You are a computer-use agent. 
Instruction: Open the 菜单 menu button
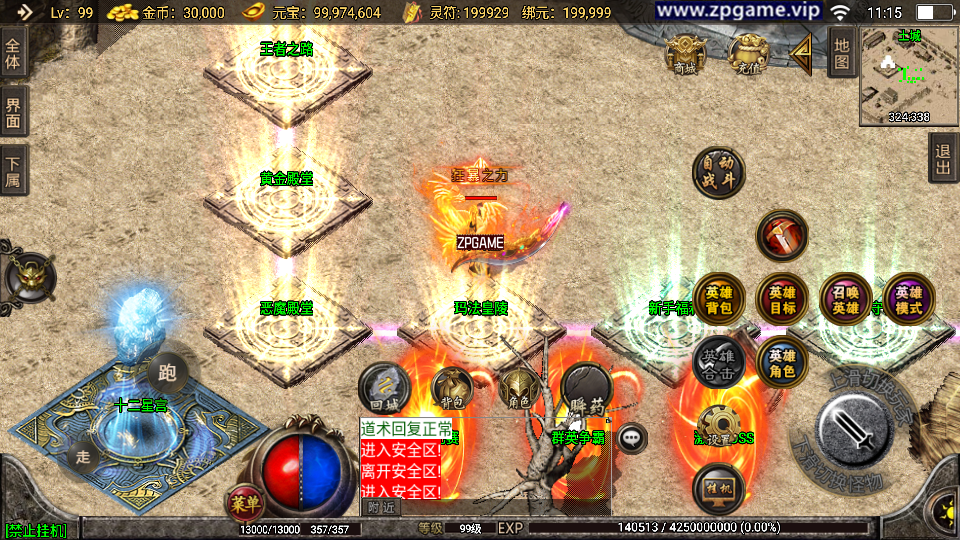coord(244,500)
